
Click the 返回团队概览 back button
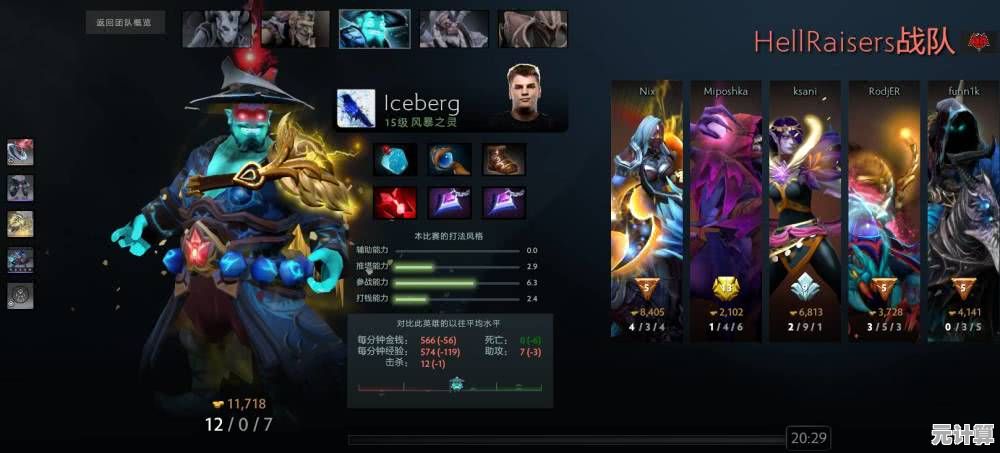coord(125,22)
